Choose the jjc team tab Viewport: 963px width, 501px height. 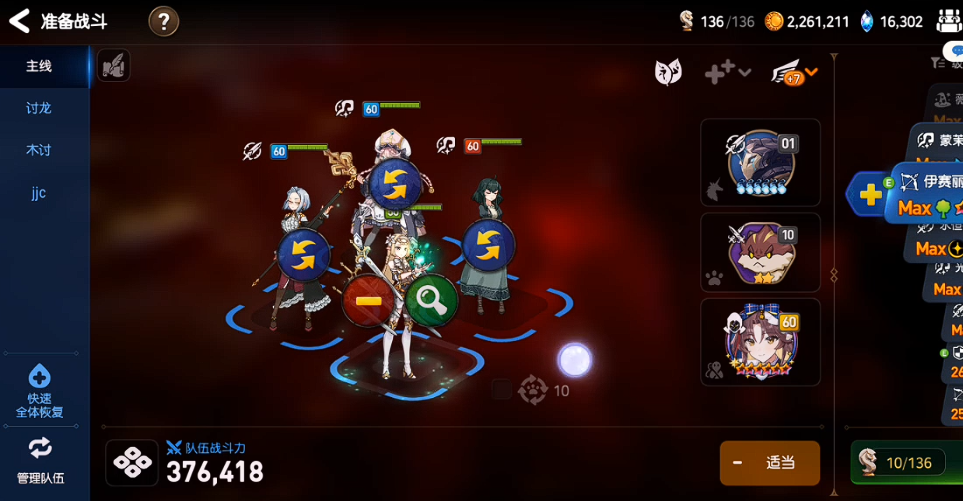(39, 193)
